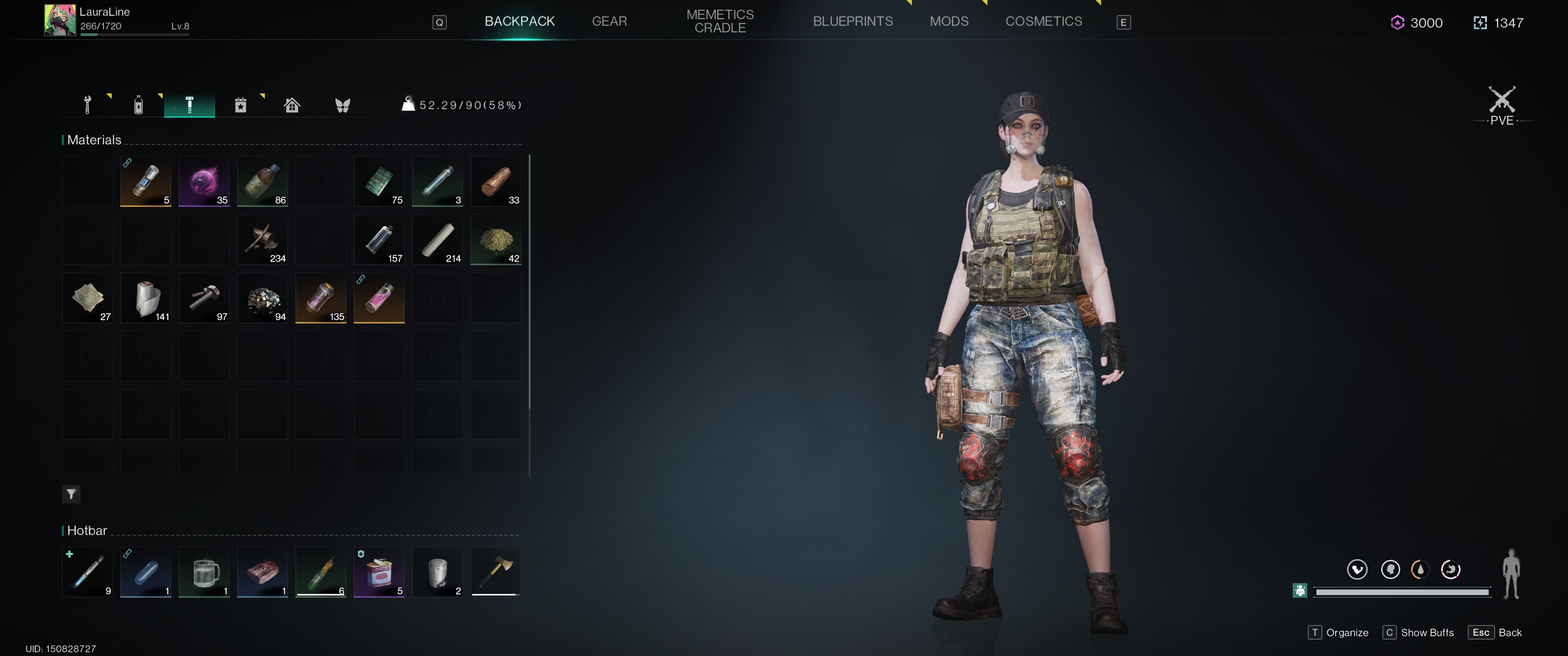Viewport: 1568px width, 656px height.
Task: Click the LauraLine player avatar portrait
Action: [60, 20]
